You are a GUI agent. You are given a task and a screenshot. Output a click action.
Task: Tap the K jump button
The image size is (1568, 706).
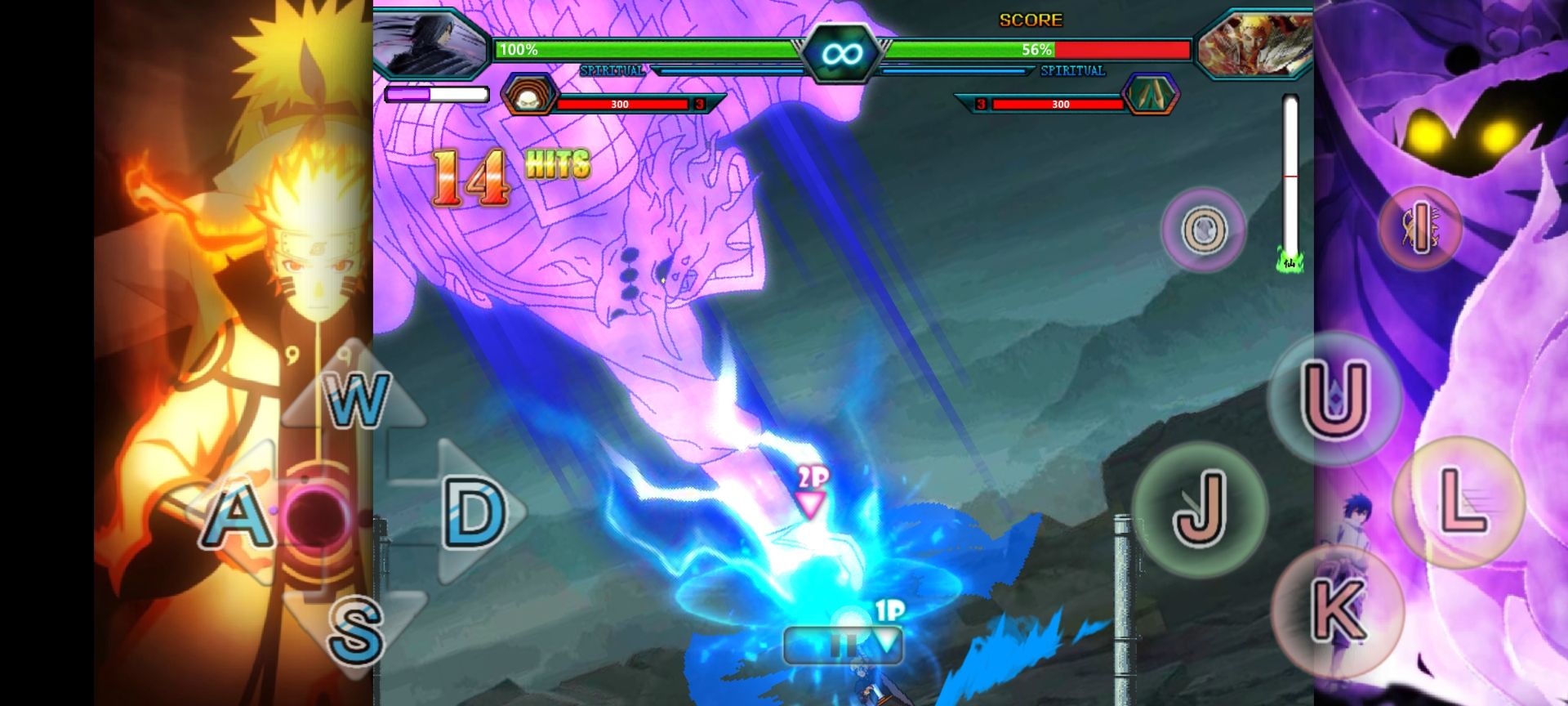pyautogui.click(x=1337, y=610)
